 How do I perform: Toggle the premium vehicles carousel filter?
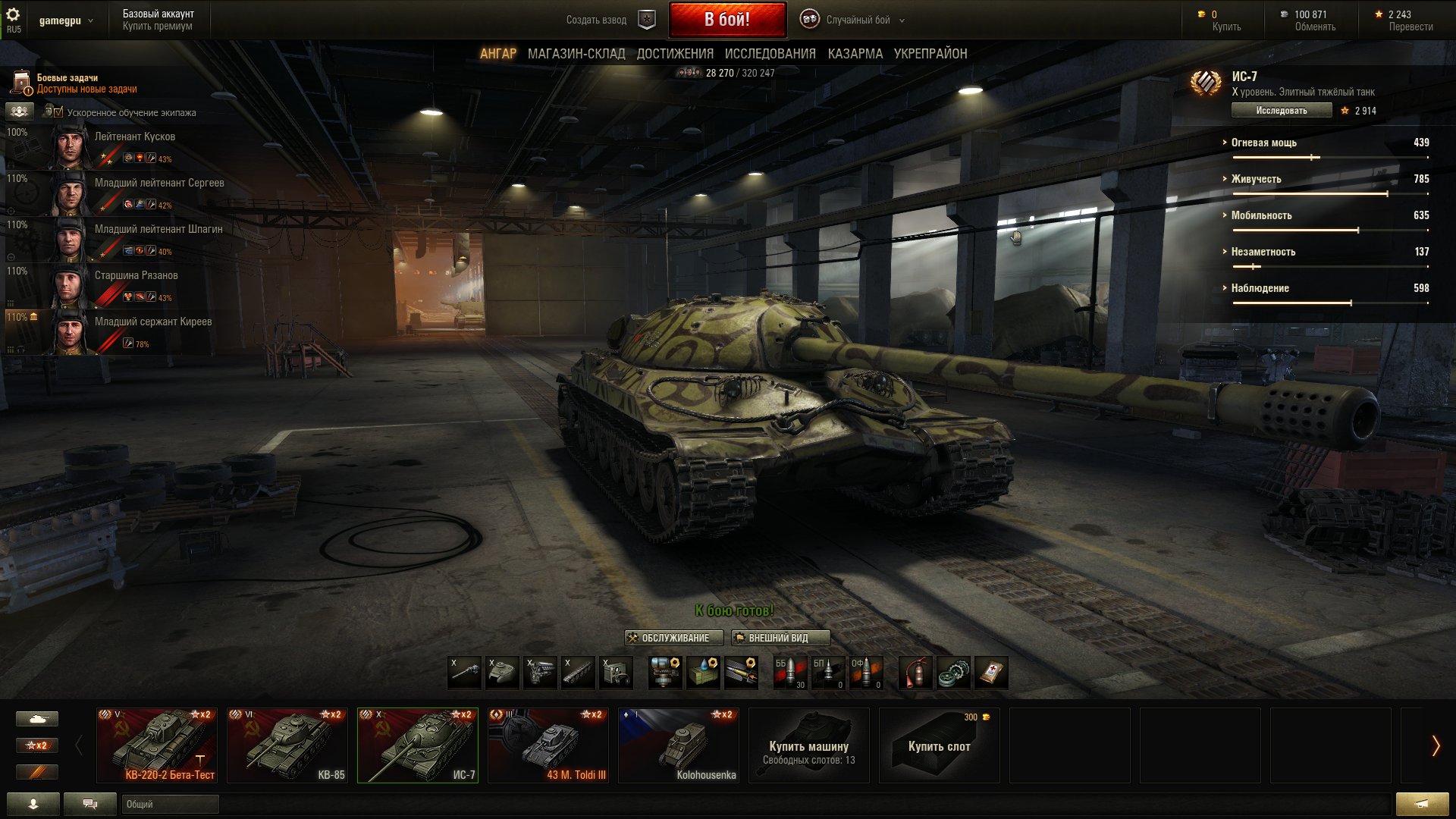point(37,773)
